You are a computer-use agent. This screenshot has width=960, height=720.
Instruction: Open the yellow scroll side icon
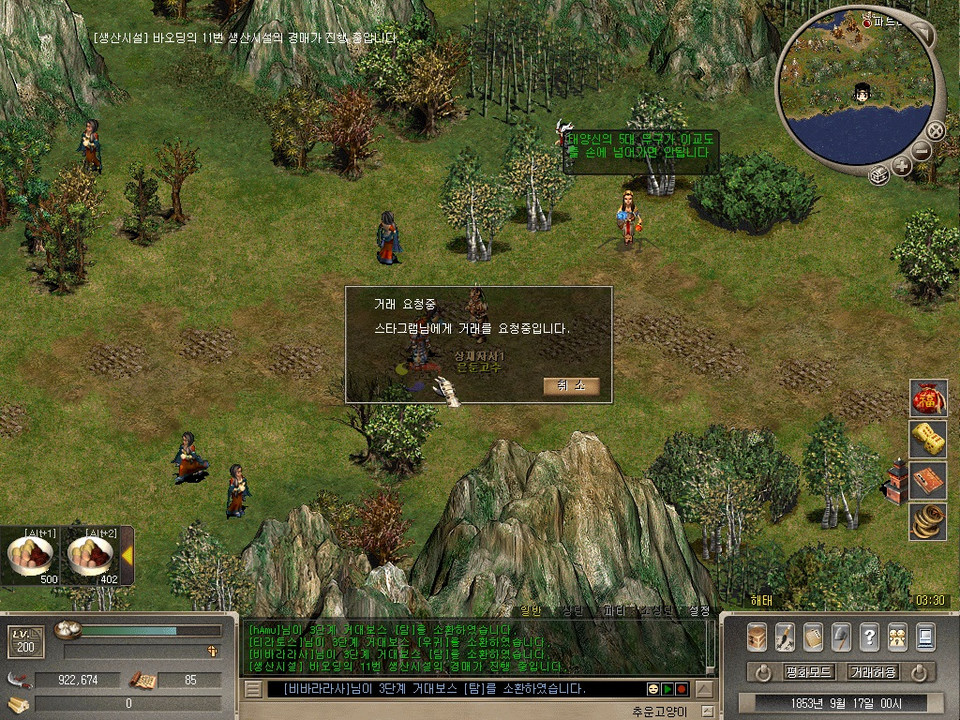point(929,440)
